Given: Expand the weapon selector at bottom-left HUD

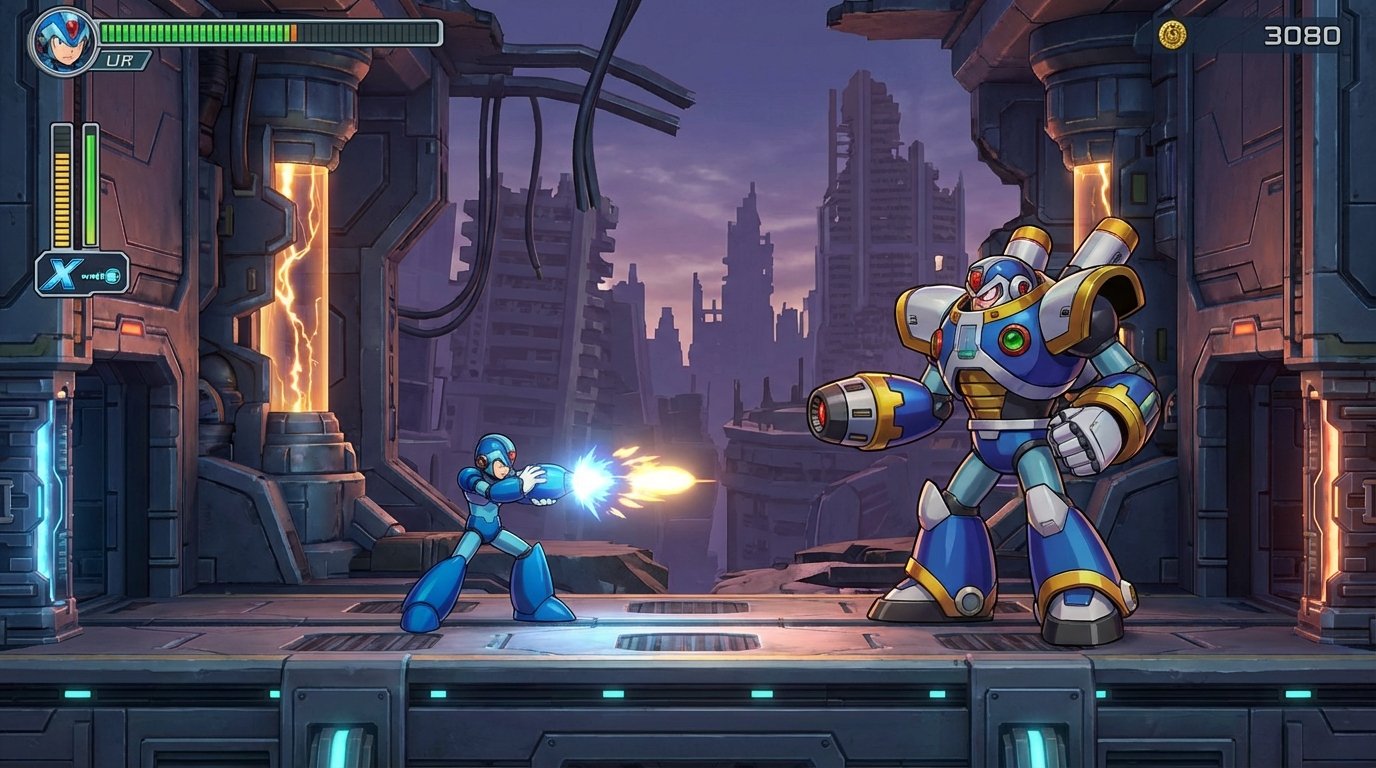Looking at the screenshot, I should click(x=85, y=270).
